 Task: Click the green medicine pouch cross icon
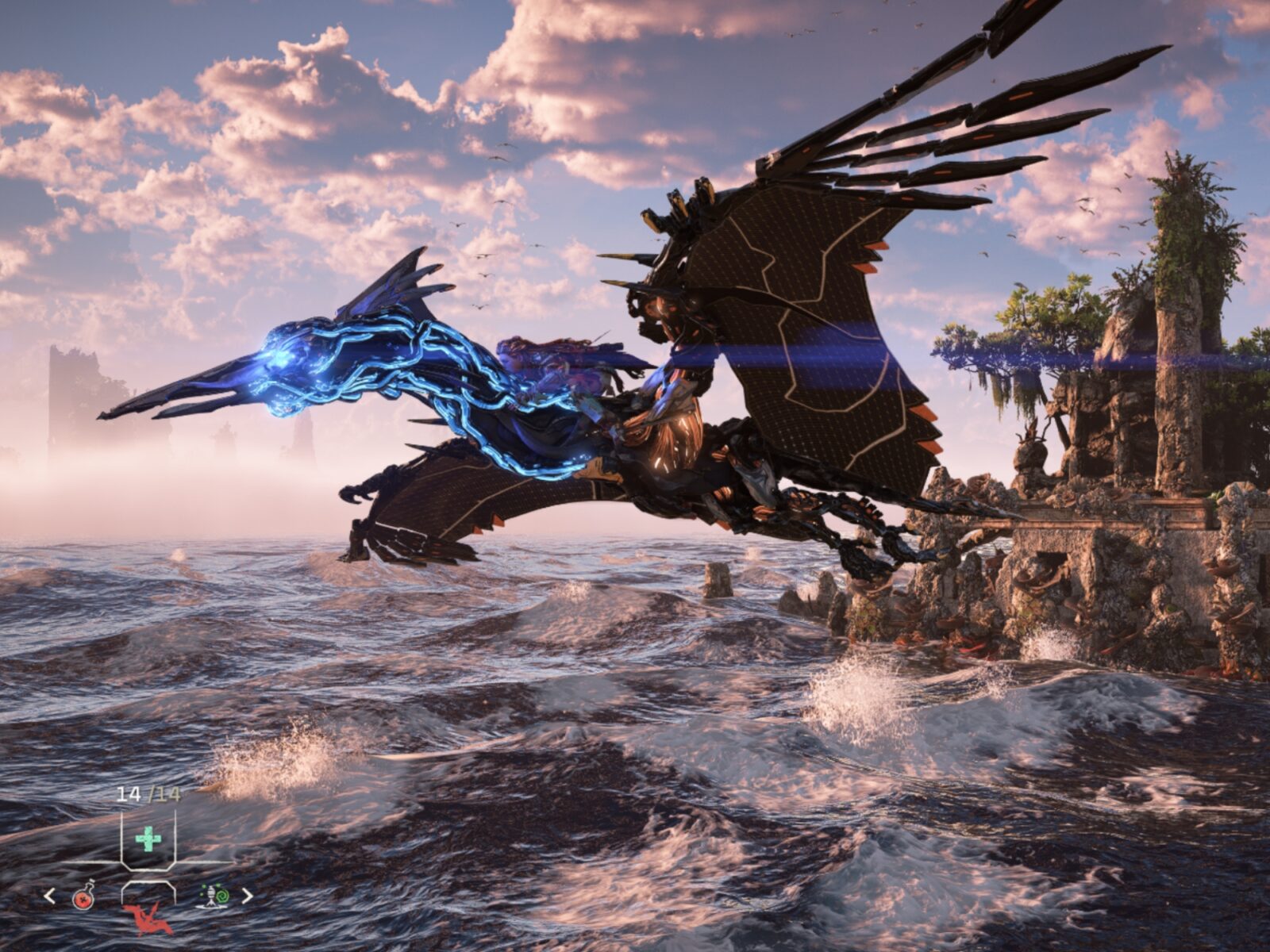[148, 838]
